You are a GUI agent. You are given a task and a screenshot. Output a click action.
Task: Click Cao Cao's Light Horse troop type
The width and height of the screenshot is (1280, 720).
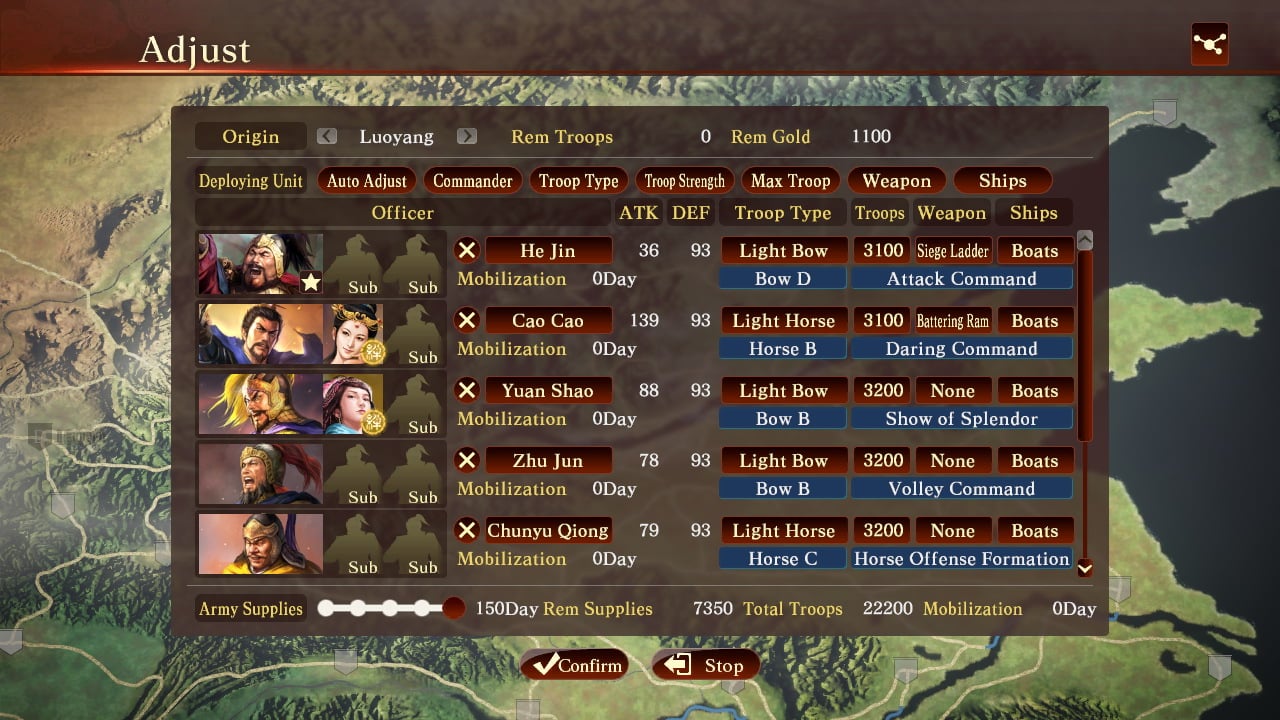[783, 320]
